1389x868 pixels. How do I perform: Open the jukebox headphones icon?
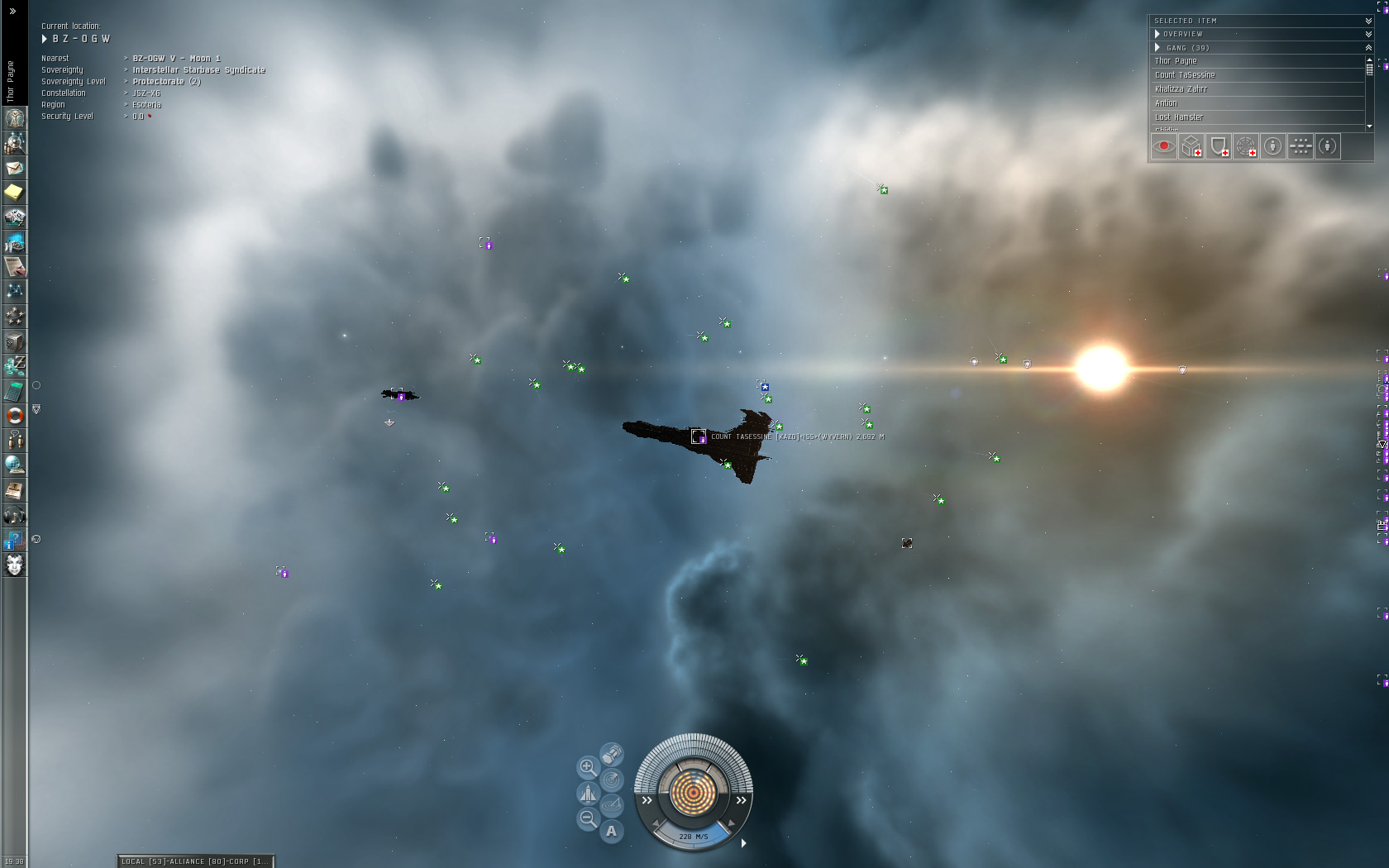click(x=14, y=515)
